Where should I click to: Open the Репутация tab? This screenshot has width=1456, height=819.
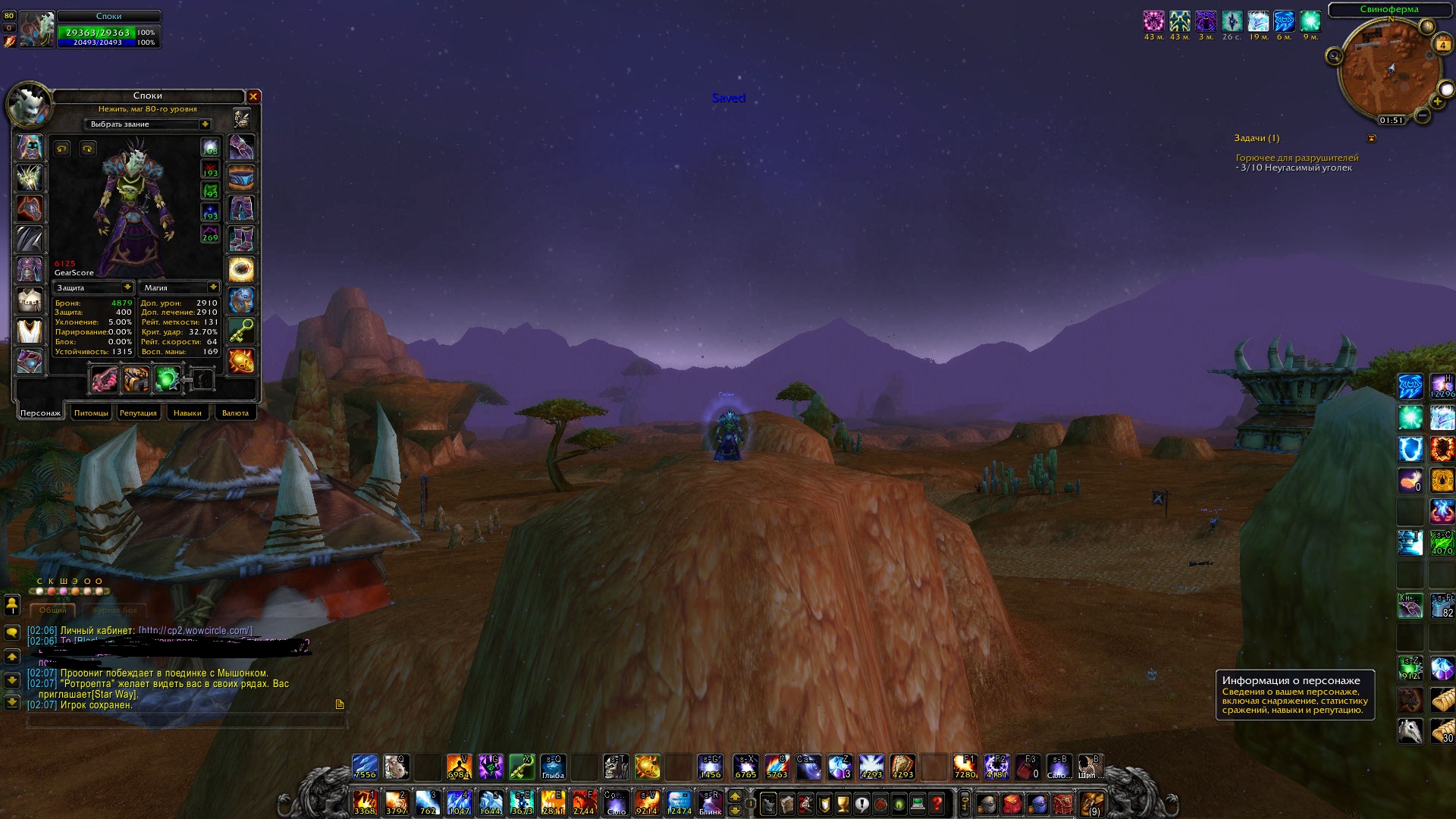138,413
